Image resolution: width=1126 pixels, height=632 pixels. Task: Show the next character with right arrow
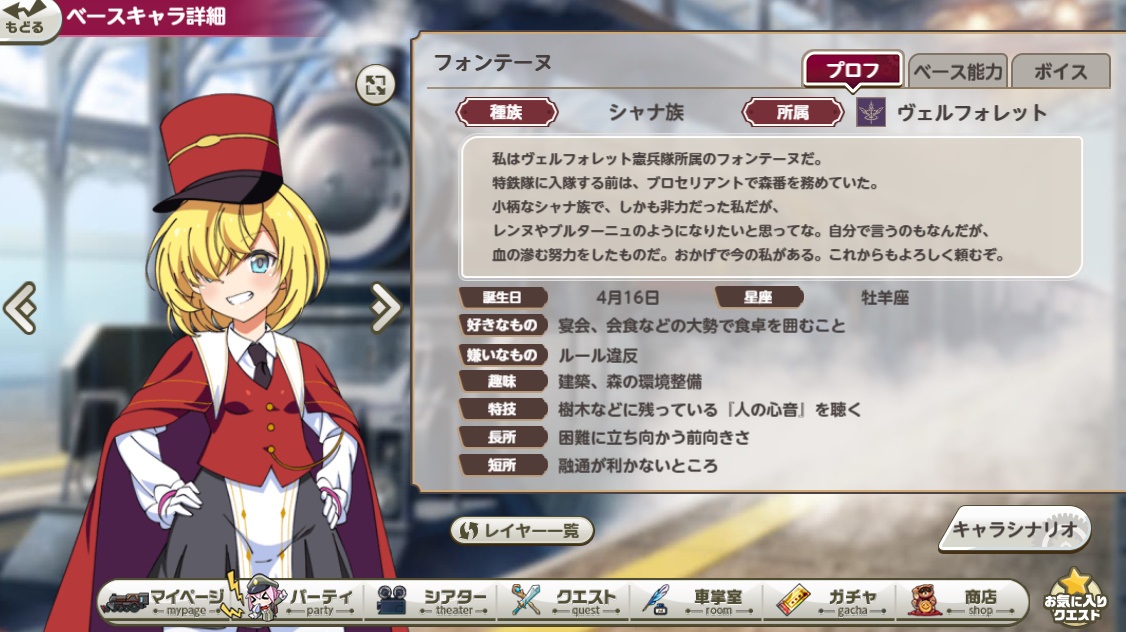coord(384,307)
